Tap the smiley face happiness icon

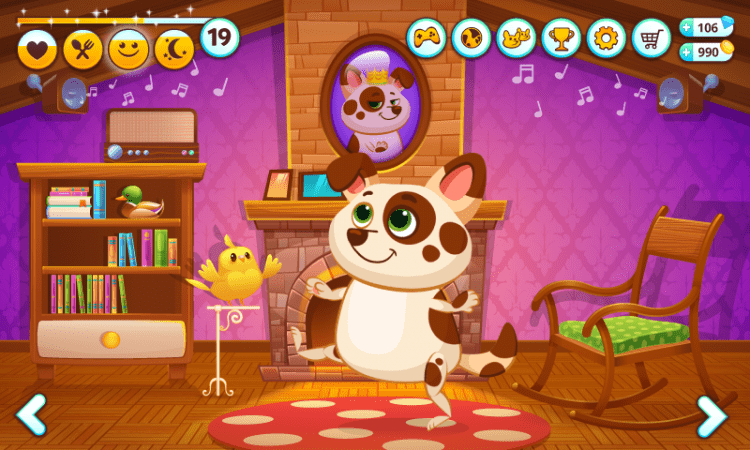[x=128, y=49]
